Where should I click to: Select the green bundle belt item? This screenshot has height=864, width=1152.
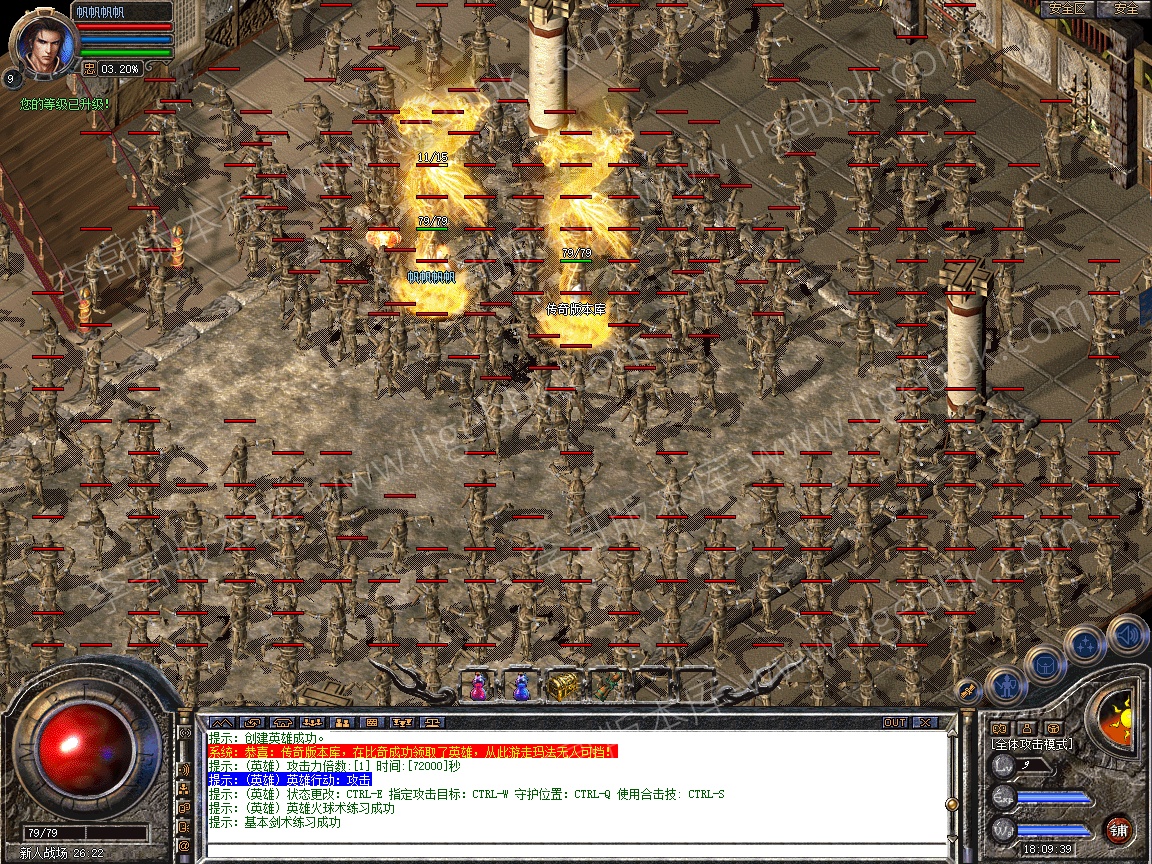(x=604, y=686)
